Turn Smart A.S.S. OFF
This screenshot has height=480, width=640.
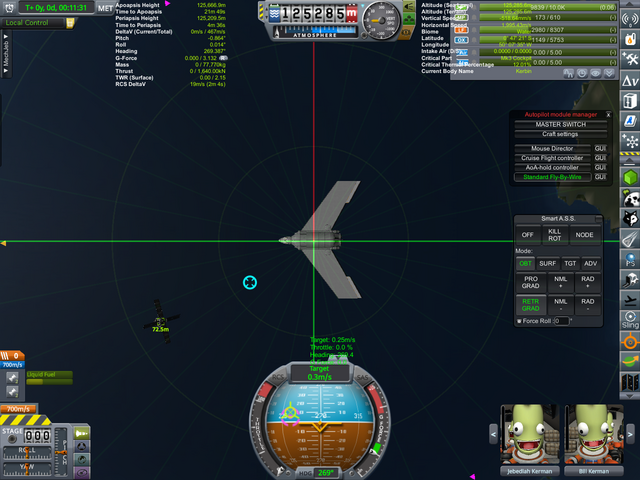(528, 235)
